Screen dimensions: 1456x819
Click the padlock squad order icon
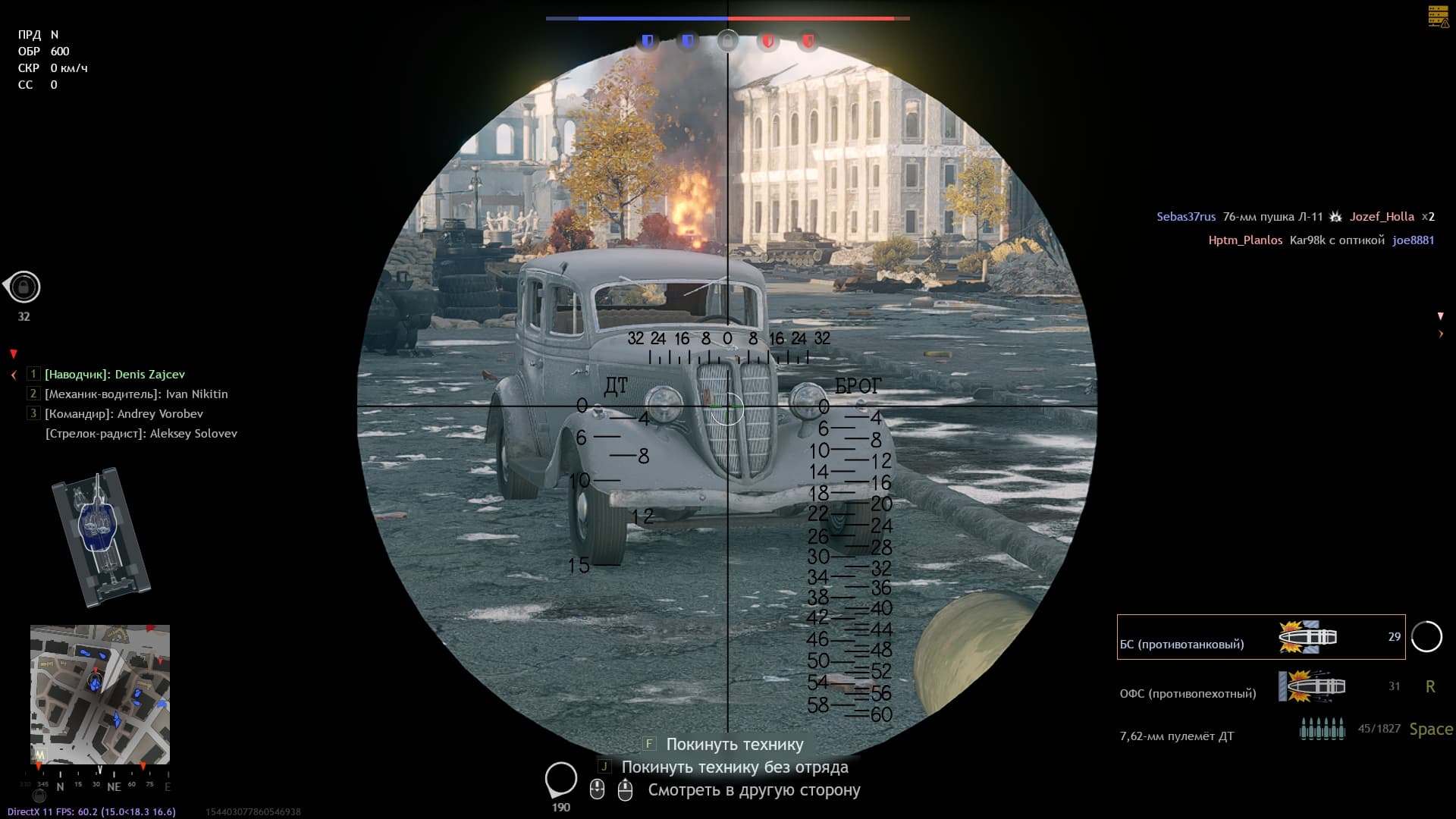click(x=24, y=287)
